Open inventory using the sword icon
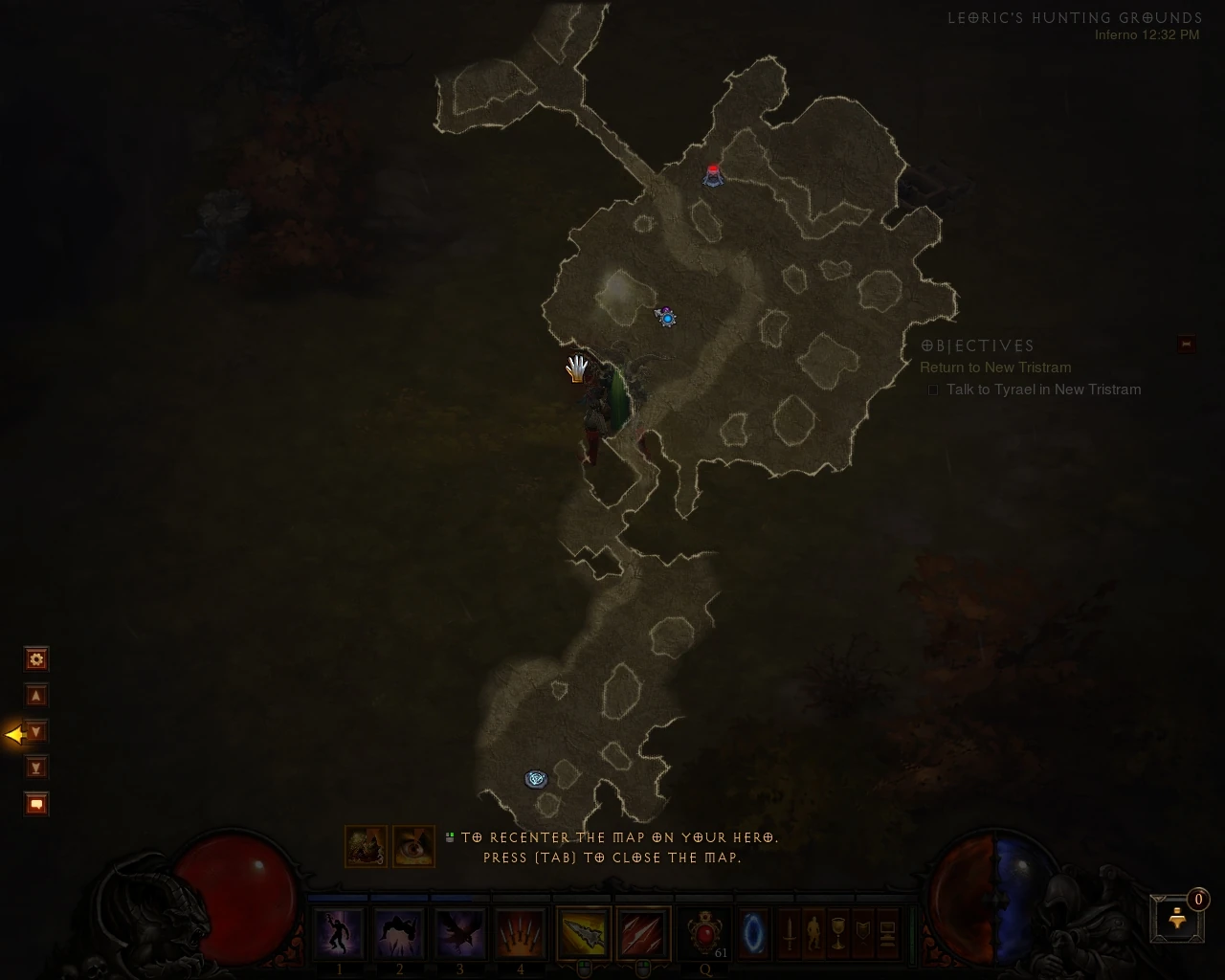 [790, 933]
